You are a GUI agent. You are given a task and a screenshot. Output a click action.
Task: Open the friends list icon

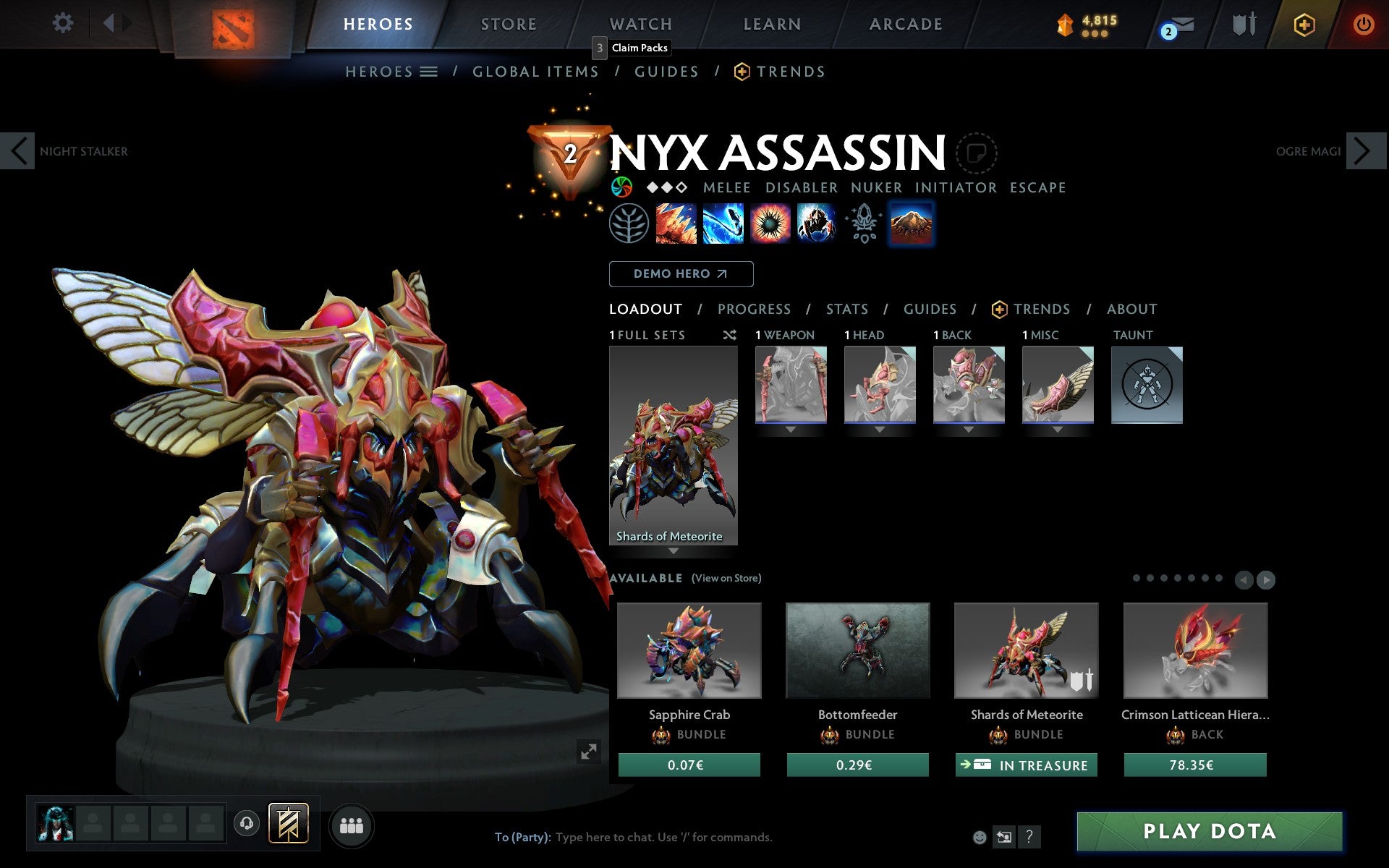(x=352, y=825)
